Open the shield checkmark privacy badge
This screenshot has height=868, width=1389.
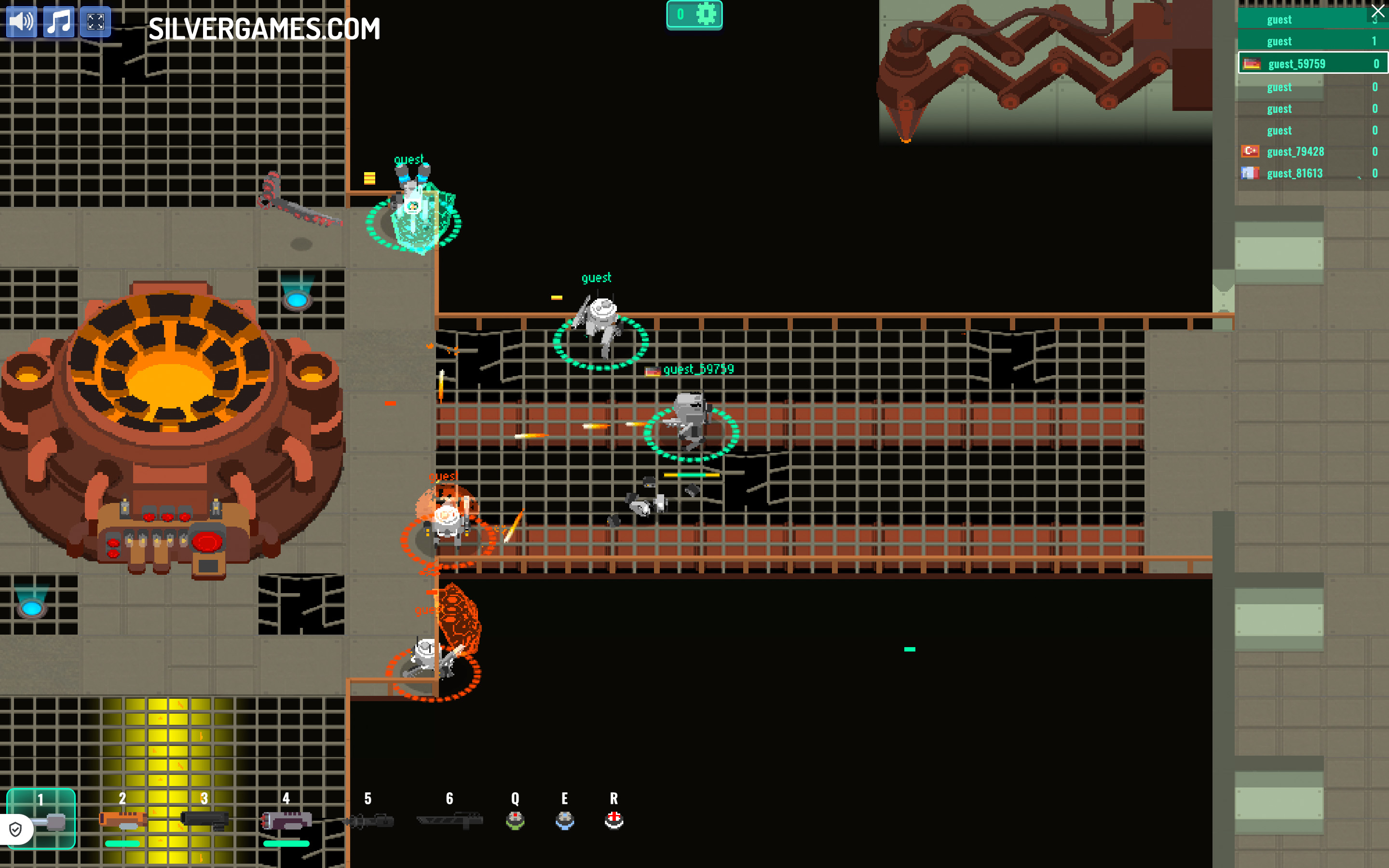point(15,829)
